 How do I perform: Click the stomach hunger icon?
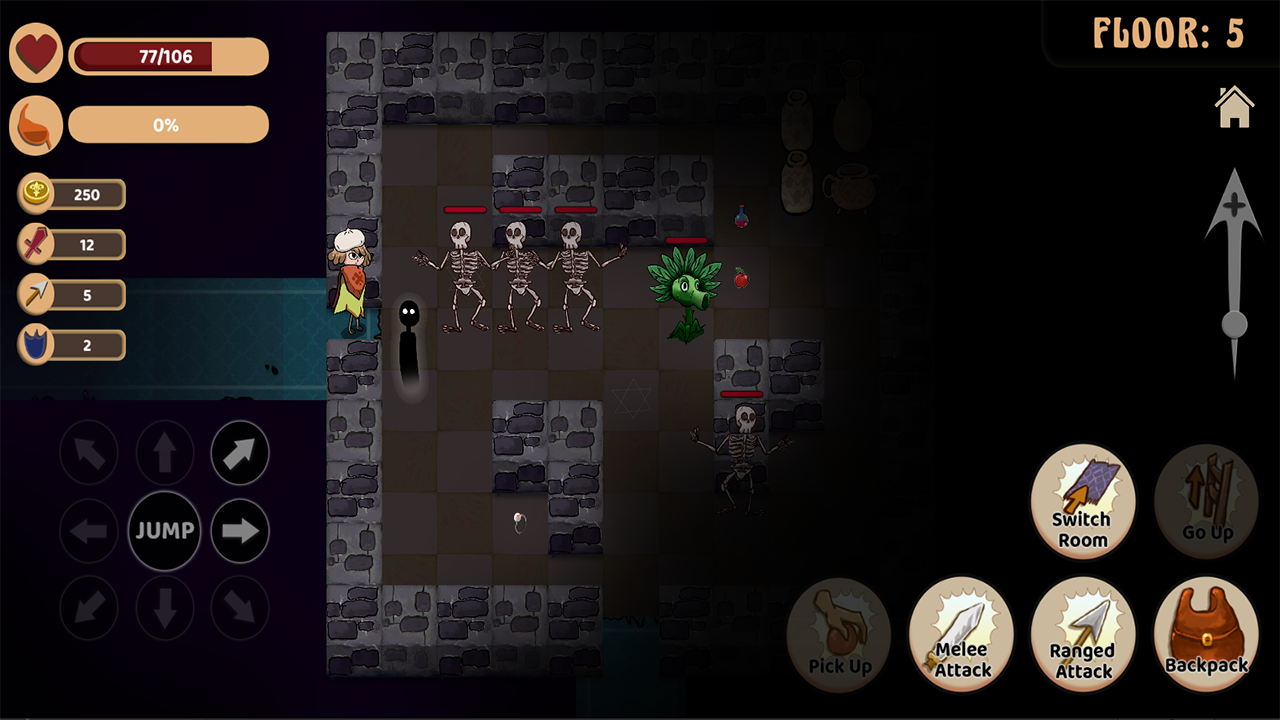coord(36,124)
